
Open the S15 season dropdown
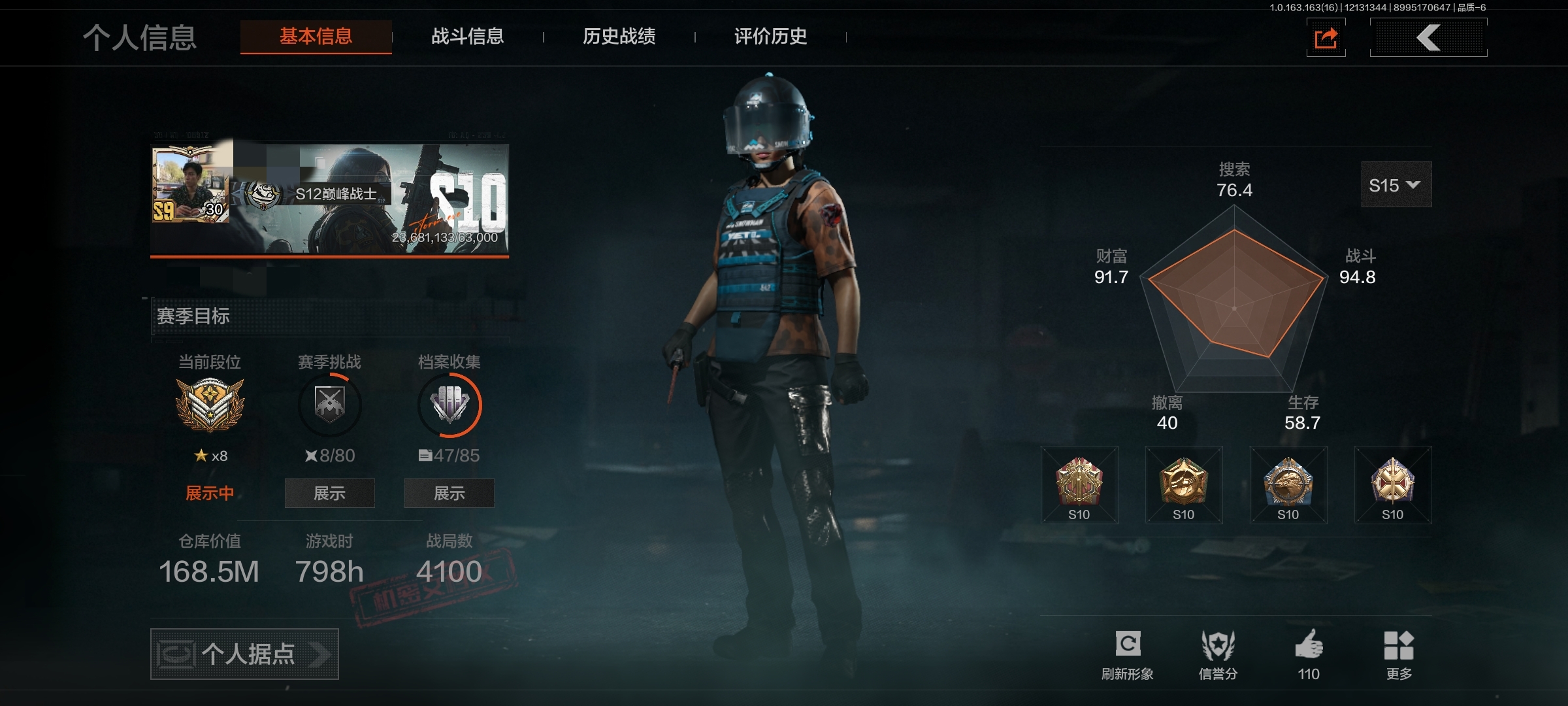pyautogui.click(x=1396, y=185)
